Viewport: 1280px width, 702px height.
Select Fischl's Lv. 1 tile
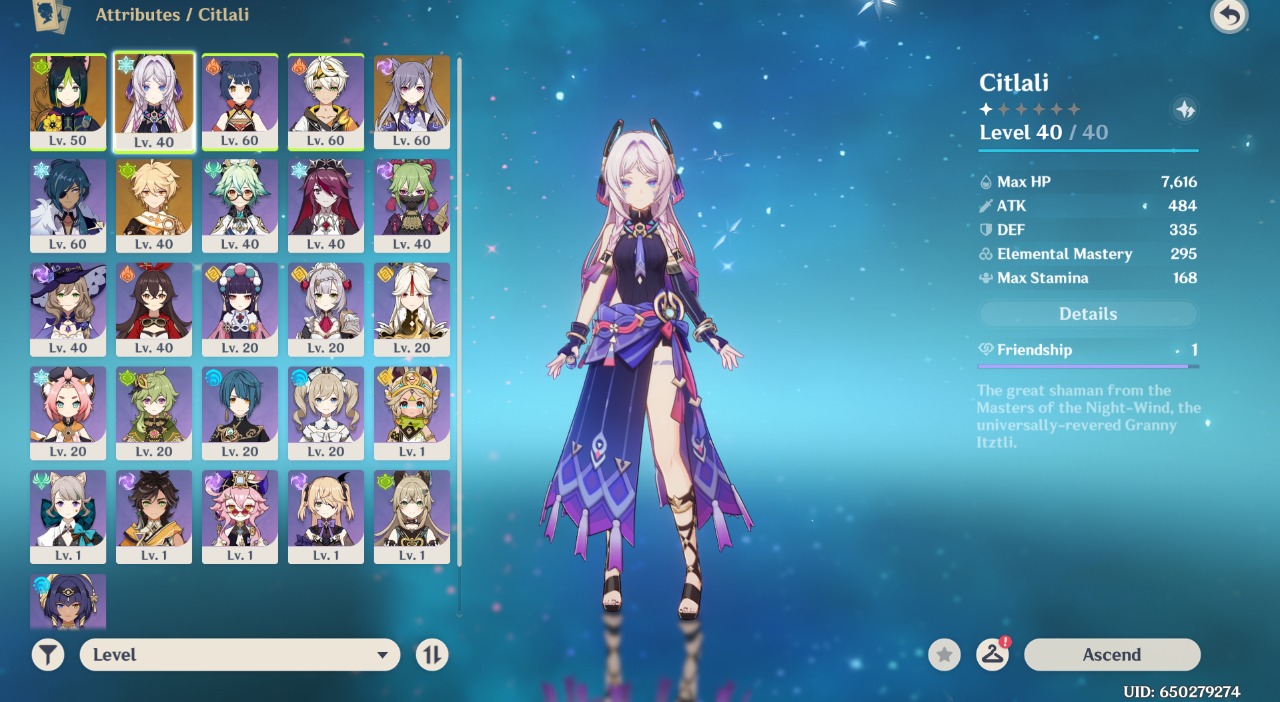(x=326, y=517)
